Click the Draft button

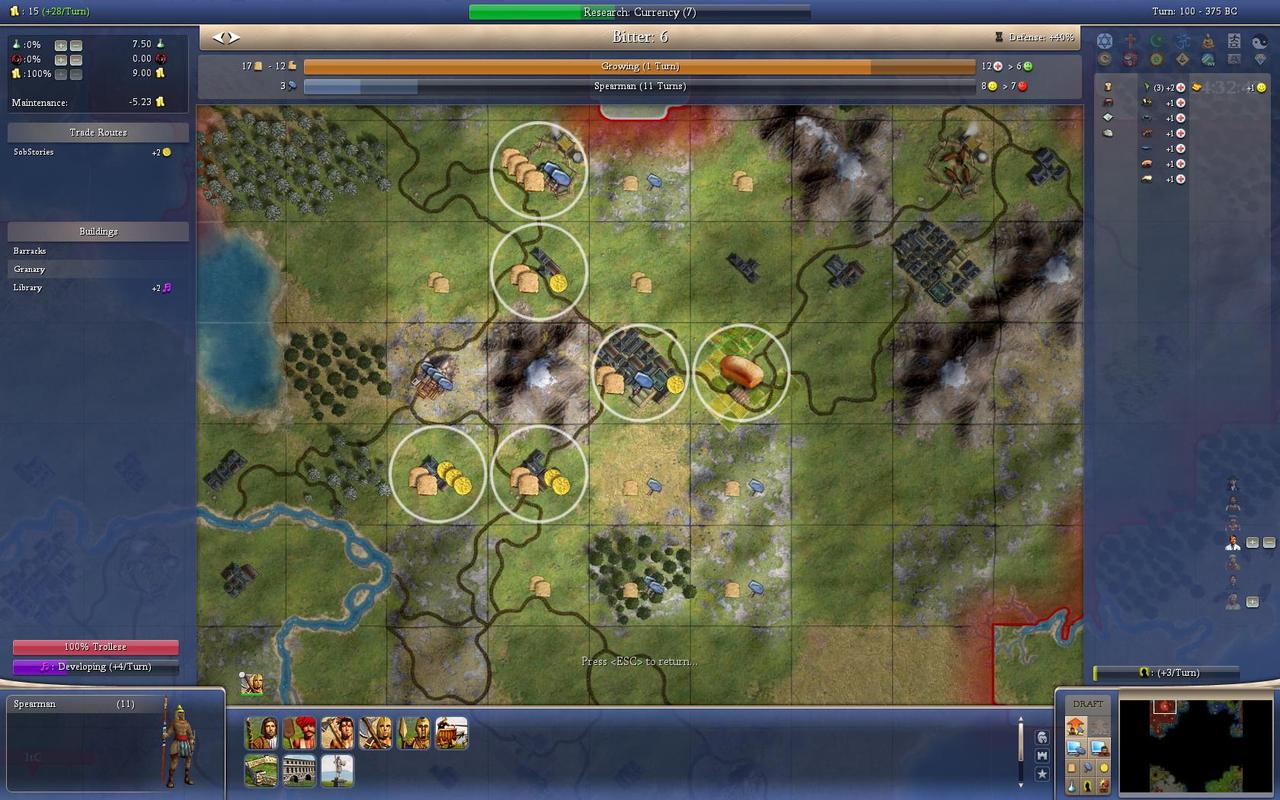point(1088,704)
